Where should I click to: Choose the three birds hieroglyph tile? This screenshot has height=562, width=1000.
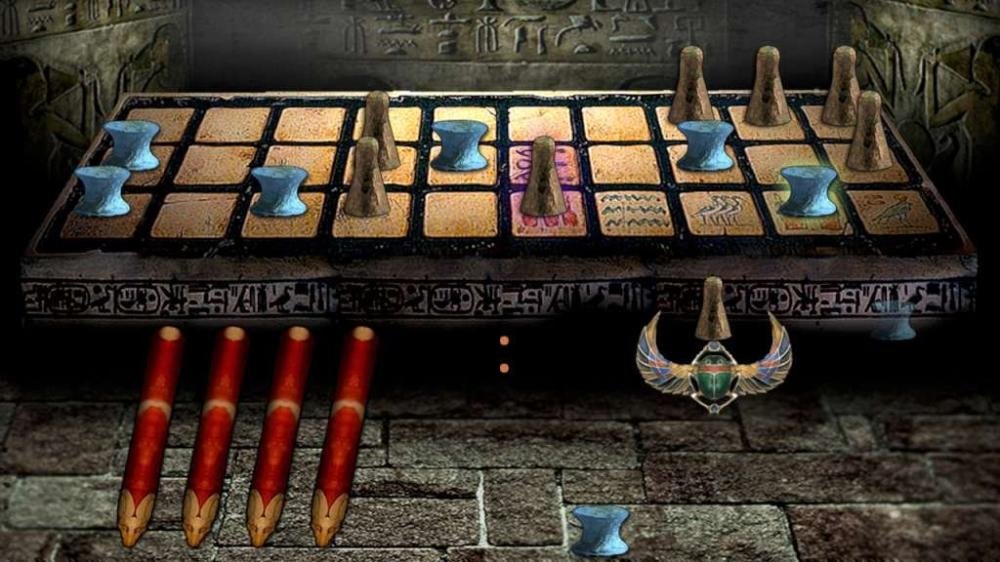tap(722, 212)
